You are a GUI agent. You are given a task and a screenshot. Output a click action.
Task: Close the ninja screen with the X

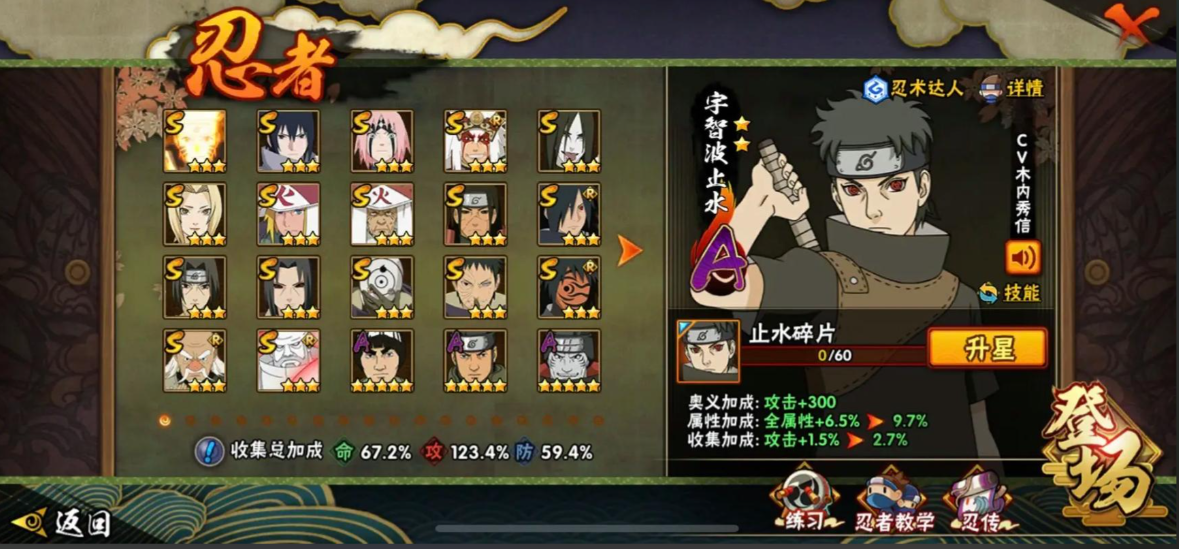[x=1131, y=24]
